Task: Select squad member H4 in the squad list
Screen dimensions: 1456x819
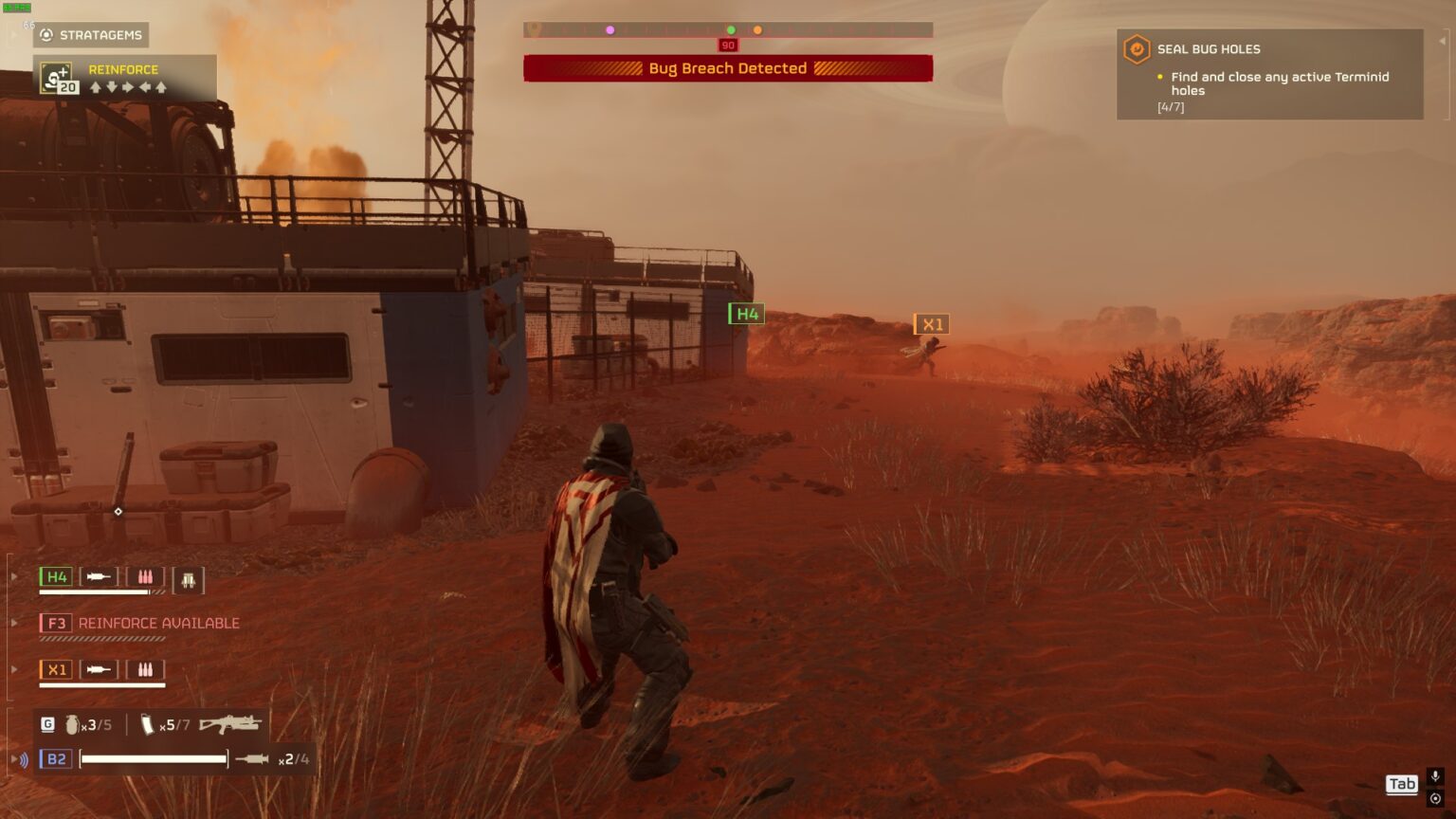Action: 57,577
